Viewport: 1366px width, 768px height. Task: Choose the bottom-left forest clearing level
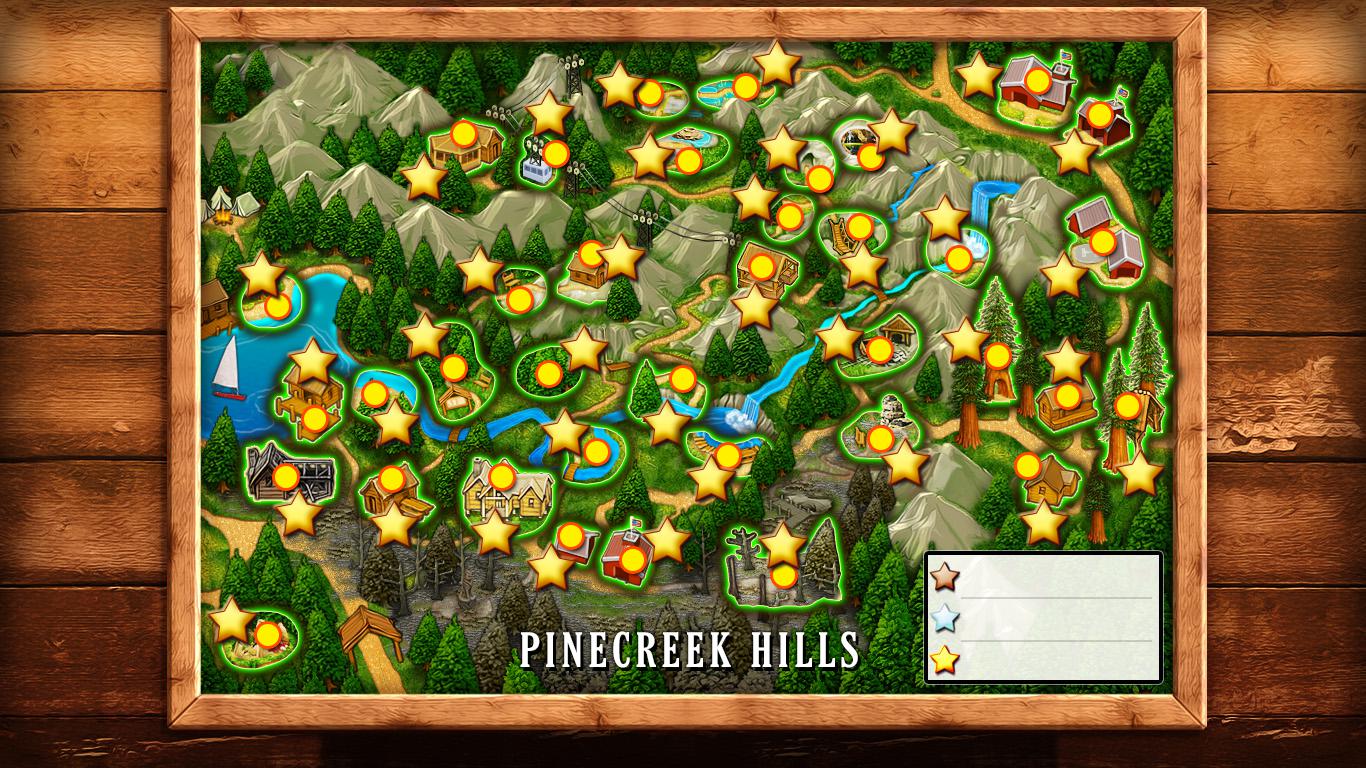click(267, 635)
